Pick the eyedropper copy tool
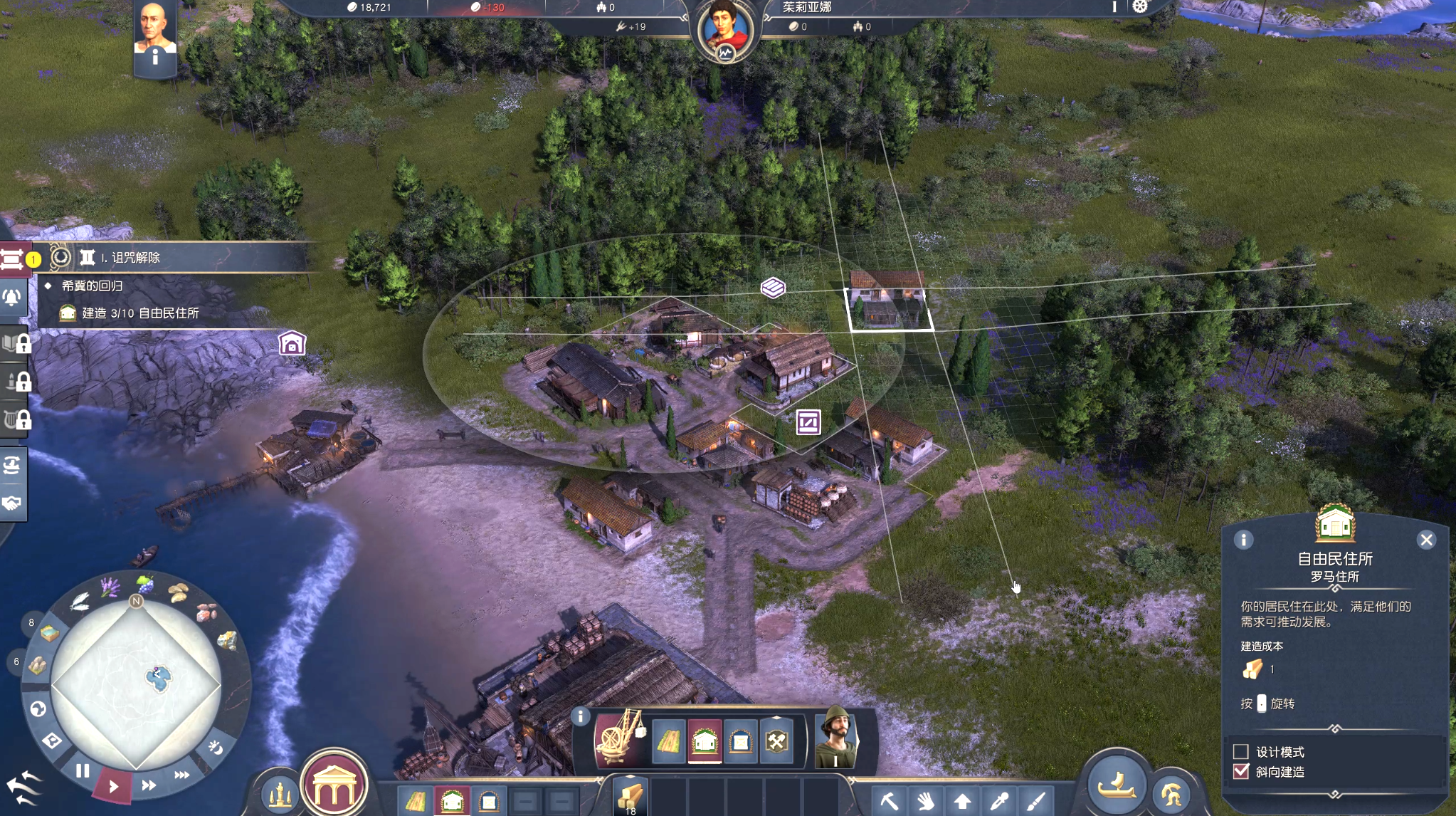The height and width of the screenshot is (816, 1456). tap(998, 801)
